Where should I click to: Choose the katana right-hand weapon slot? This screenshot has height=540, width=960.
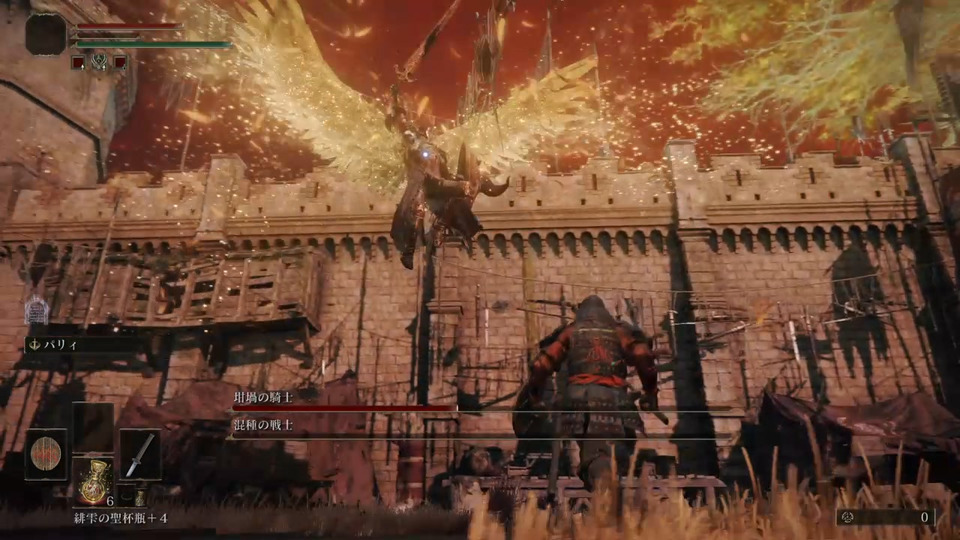(140, 454)
